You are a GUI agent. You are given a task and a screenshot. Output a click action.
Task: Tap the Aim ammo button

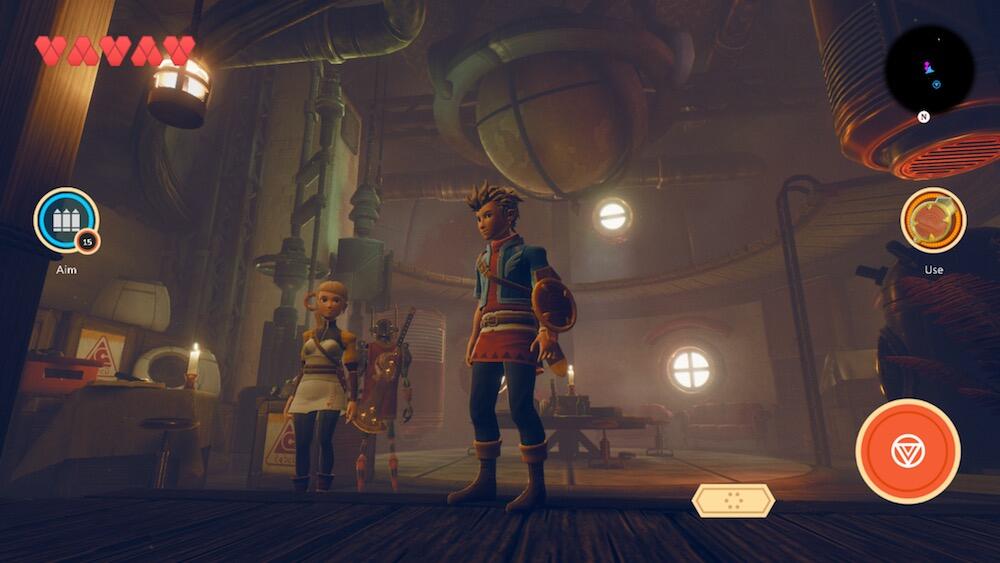[x=66, y=220]
